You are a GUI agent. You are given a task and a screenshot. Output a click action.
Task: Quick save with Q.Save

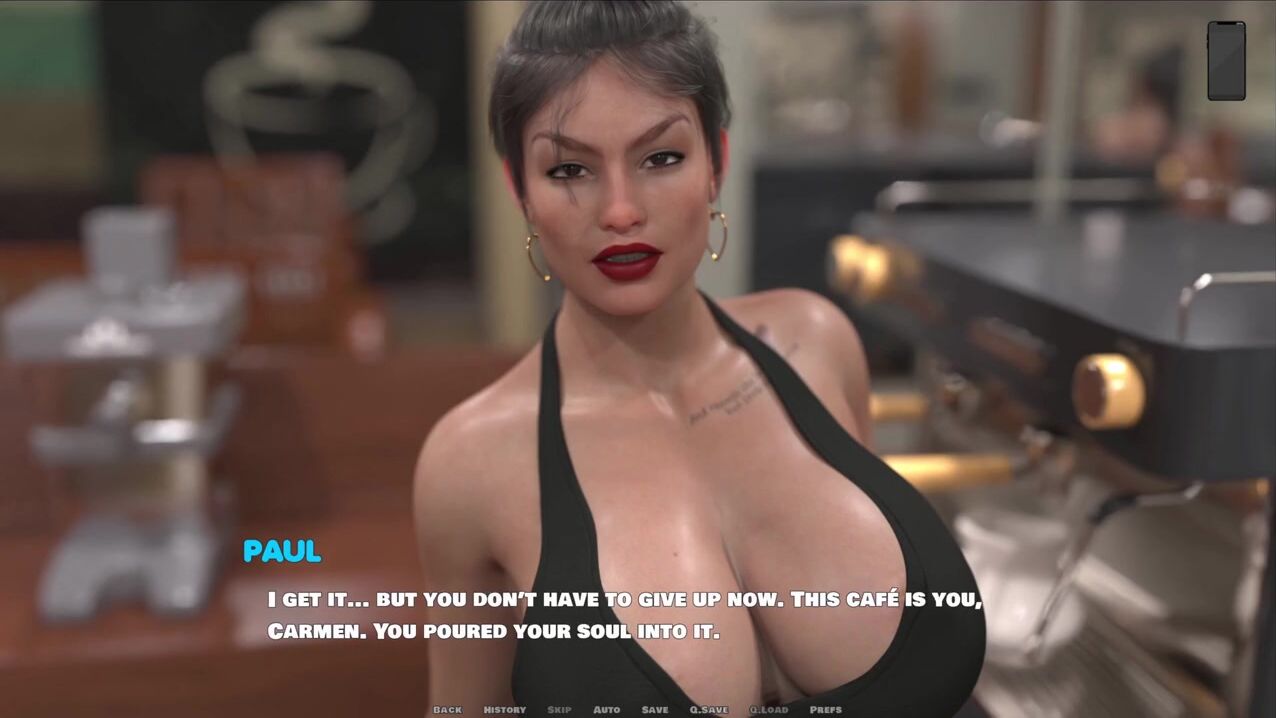click(x=708, y=709)
